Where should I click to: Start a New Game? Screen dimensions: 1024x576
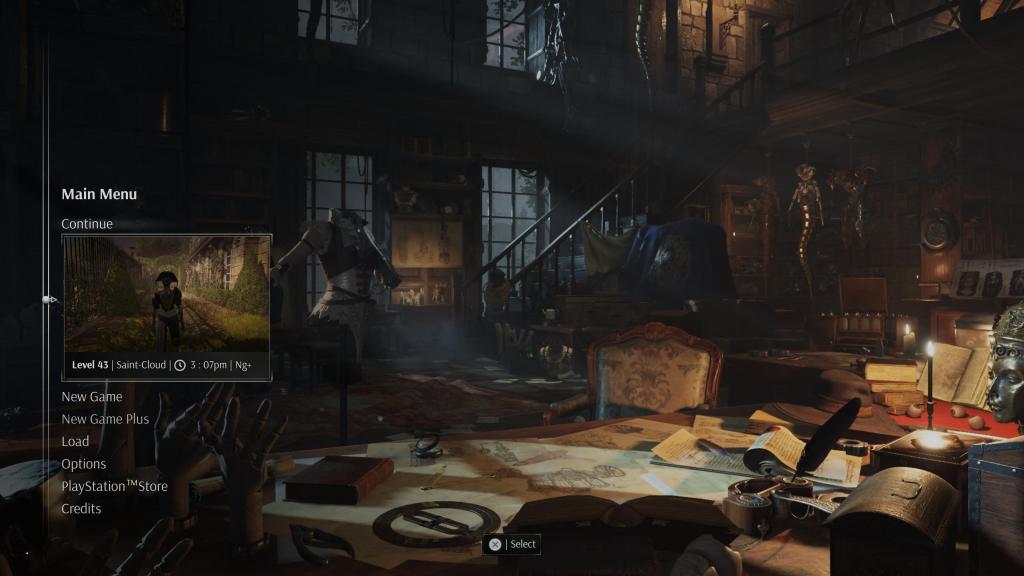(x=92, y=397)
